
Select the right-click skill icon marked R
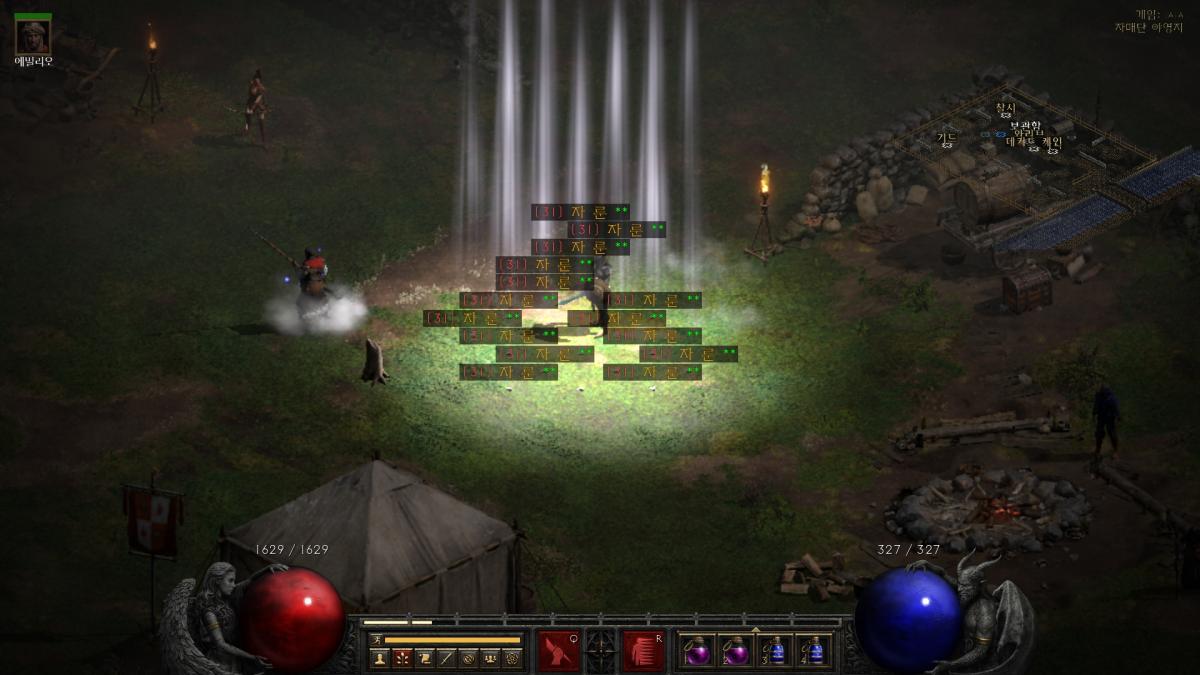pos(644,650)
